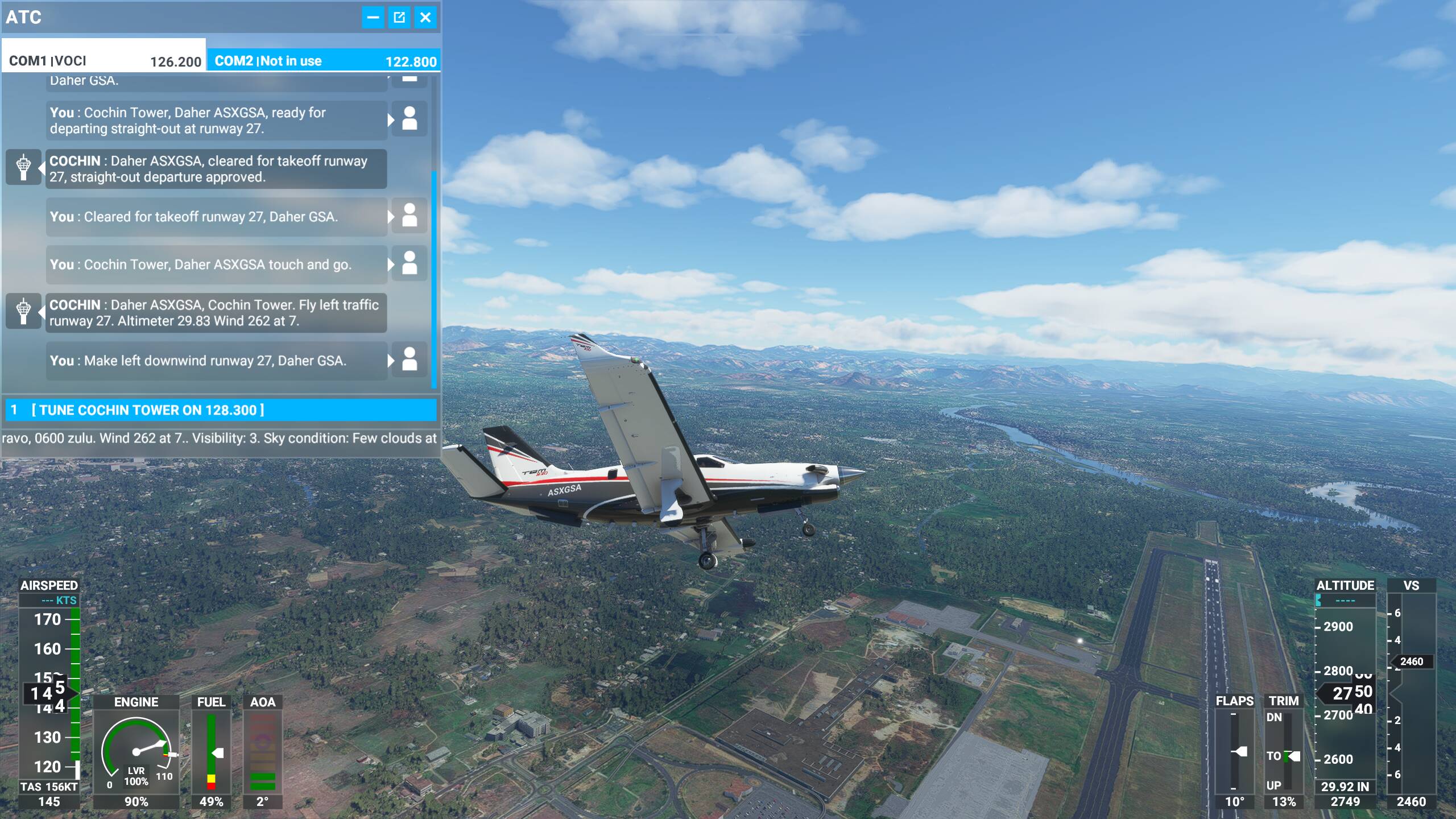
Task: Pop out the ATC window
Action: pyautogui.click(x=399, y=18)
